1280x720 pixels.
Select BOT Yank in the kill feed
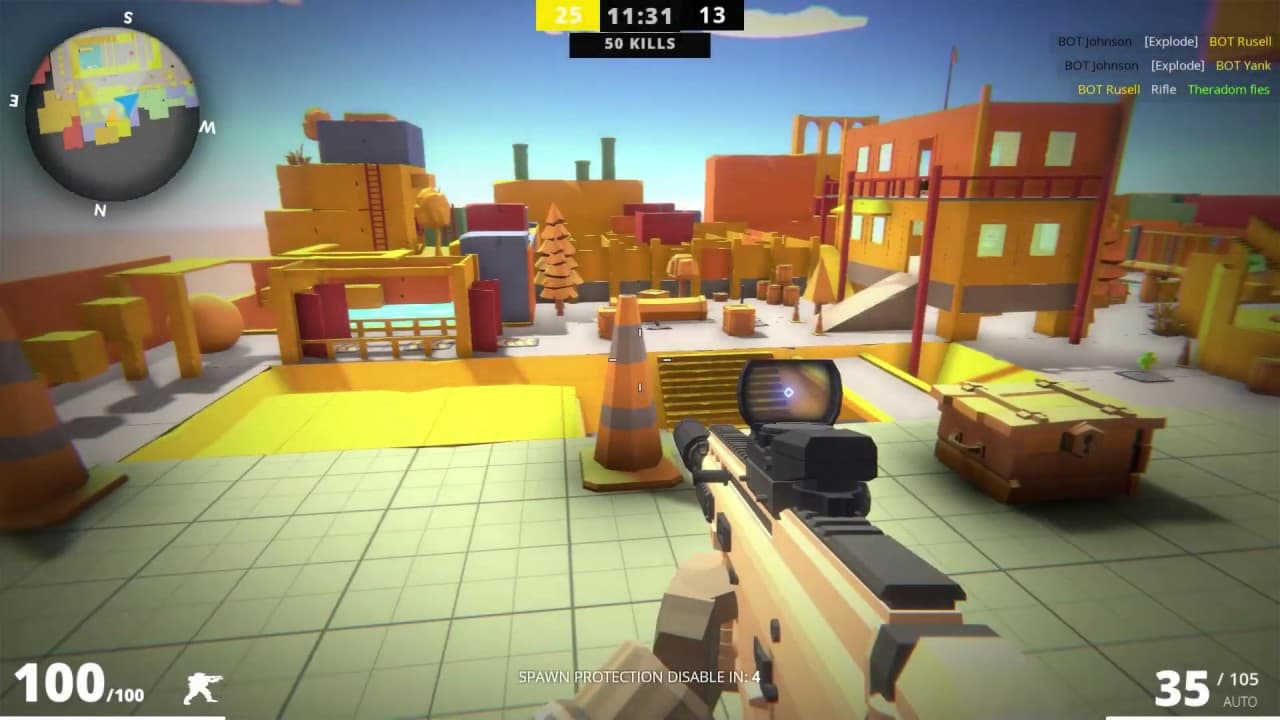1243,65
